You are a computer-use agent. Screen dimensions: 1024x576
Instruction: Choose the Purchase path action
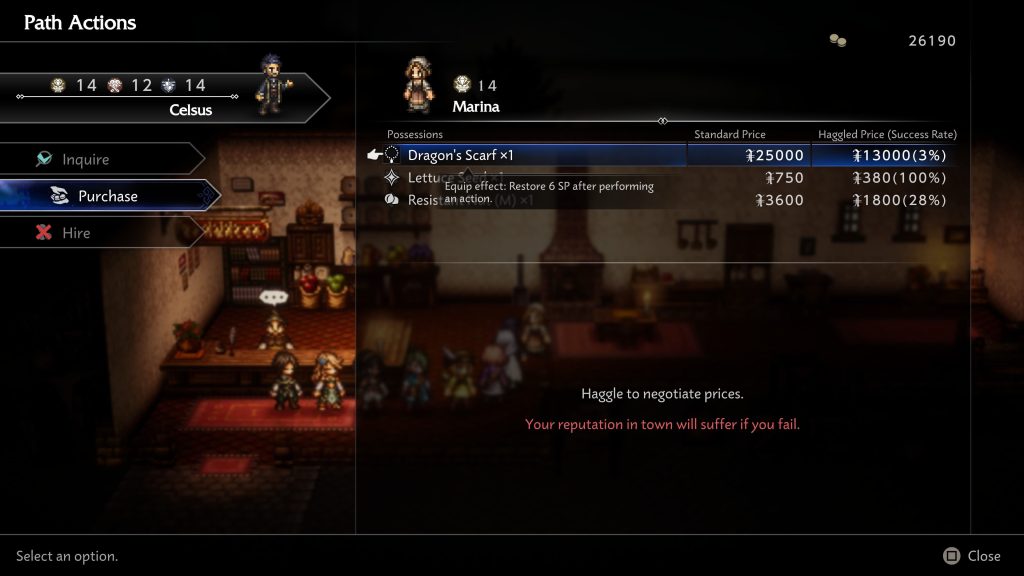click(x=107, y=196)
